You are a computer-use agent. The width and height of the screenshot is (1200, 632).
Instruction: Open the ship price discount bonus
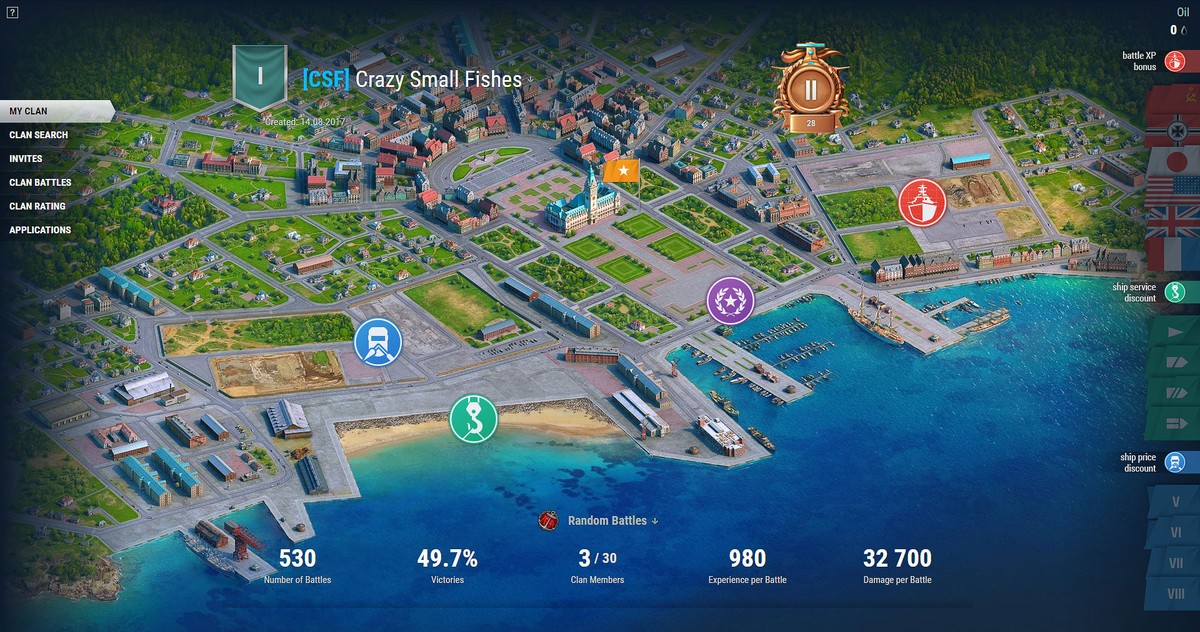click(x=1175, y=462)
